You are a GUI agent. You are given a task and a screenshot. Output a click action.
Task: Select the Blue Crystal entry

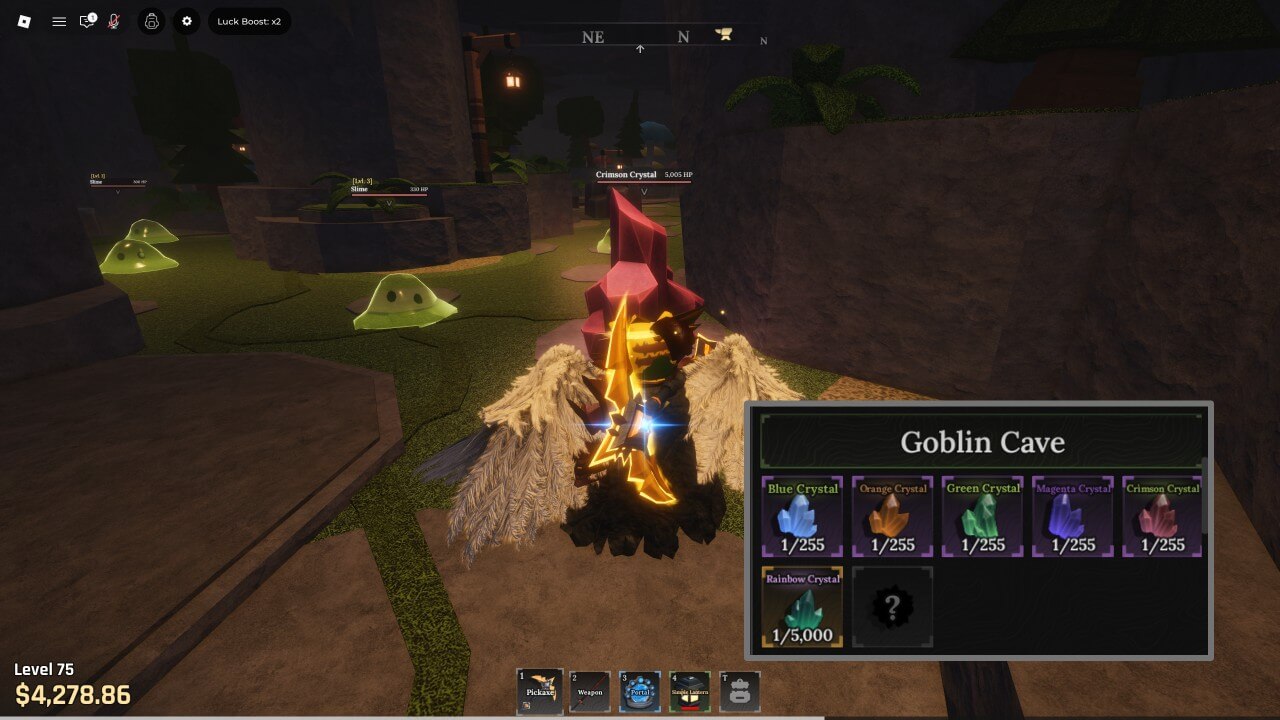[x=802, y=517]
